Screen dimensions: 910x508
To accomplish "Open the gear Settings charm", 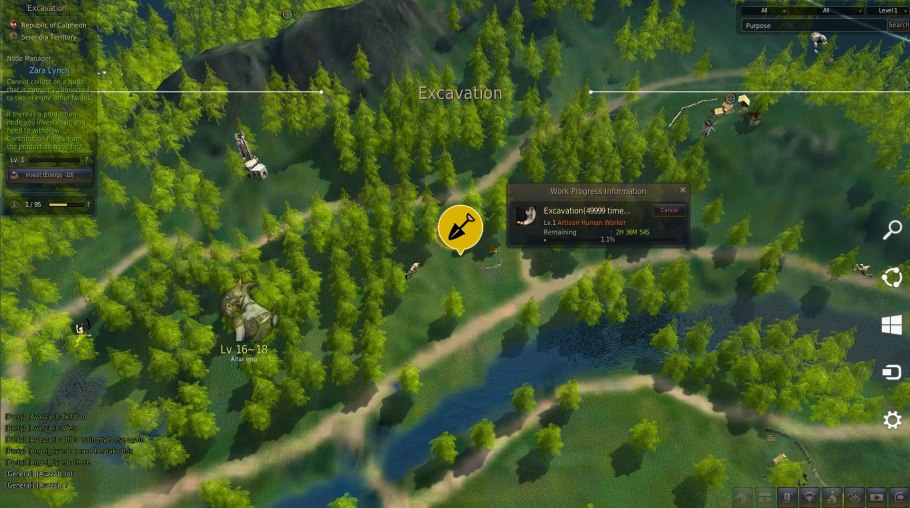I will [x=892, y=420].
